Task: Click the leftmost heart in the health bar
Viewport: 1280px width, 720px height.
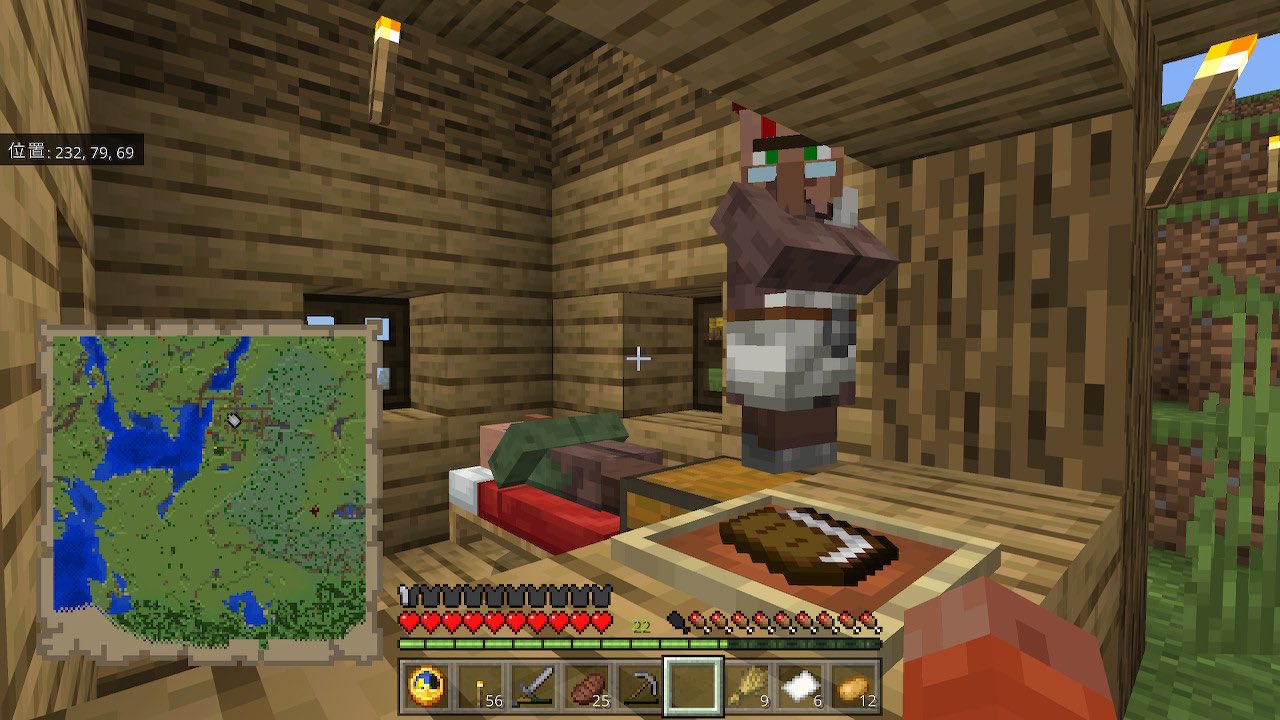Action: pos(410,618)
